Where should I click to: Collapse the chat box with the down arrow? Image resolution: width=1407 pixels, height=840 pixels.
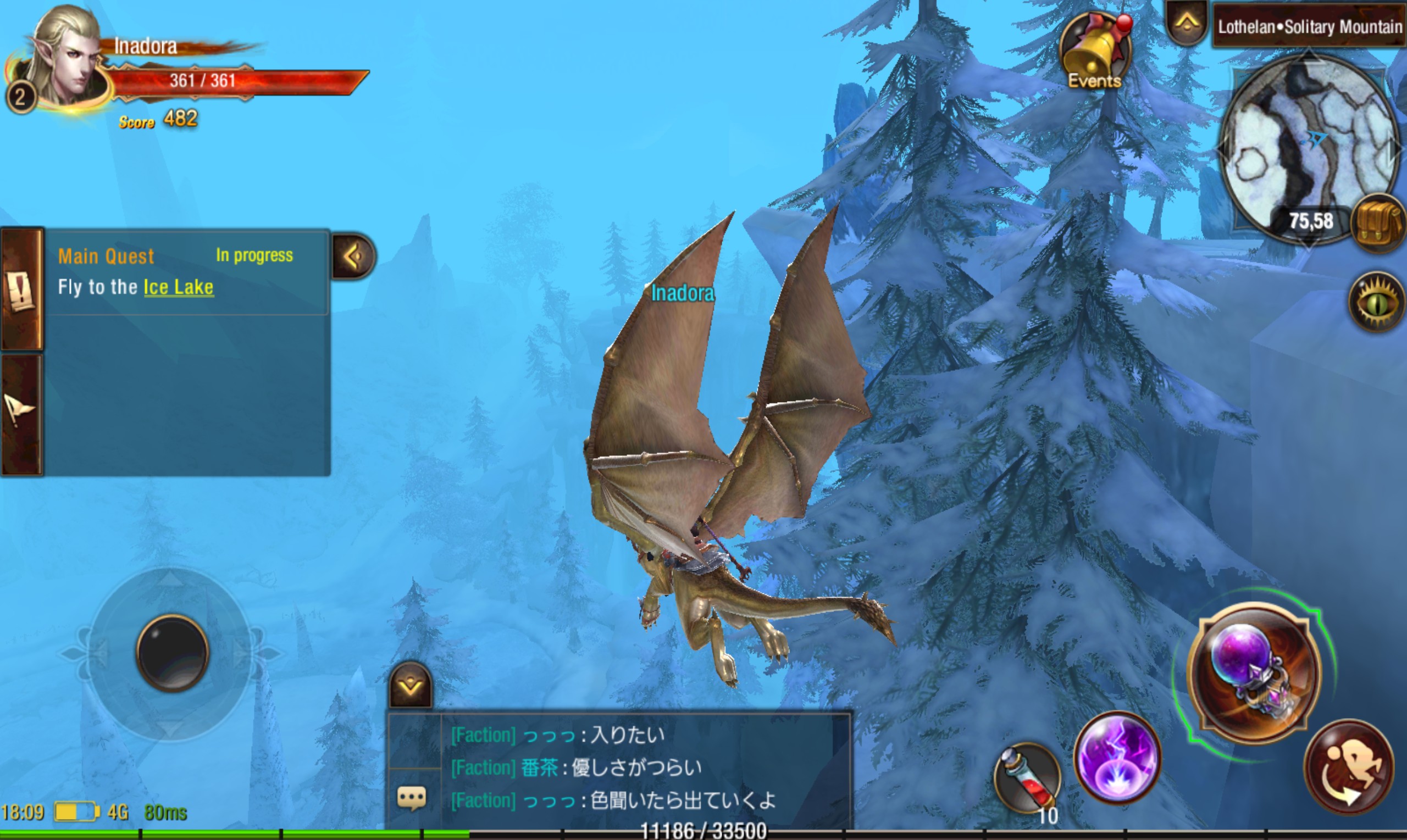tap(411, 686)
